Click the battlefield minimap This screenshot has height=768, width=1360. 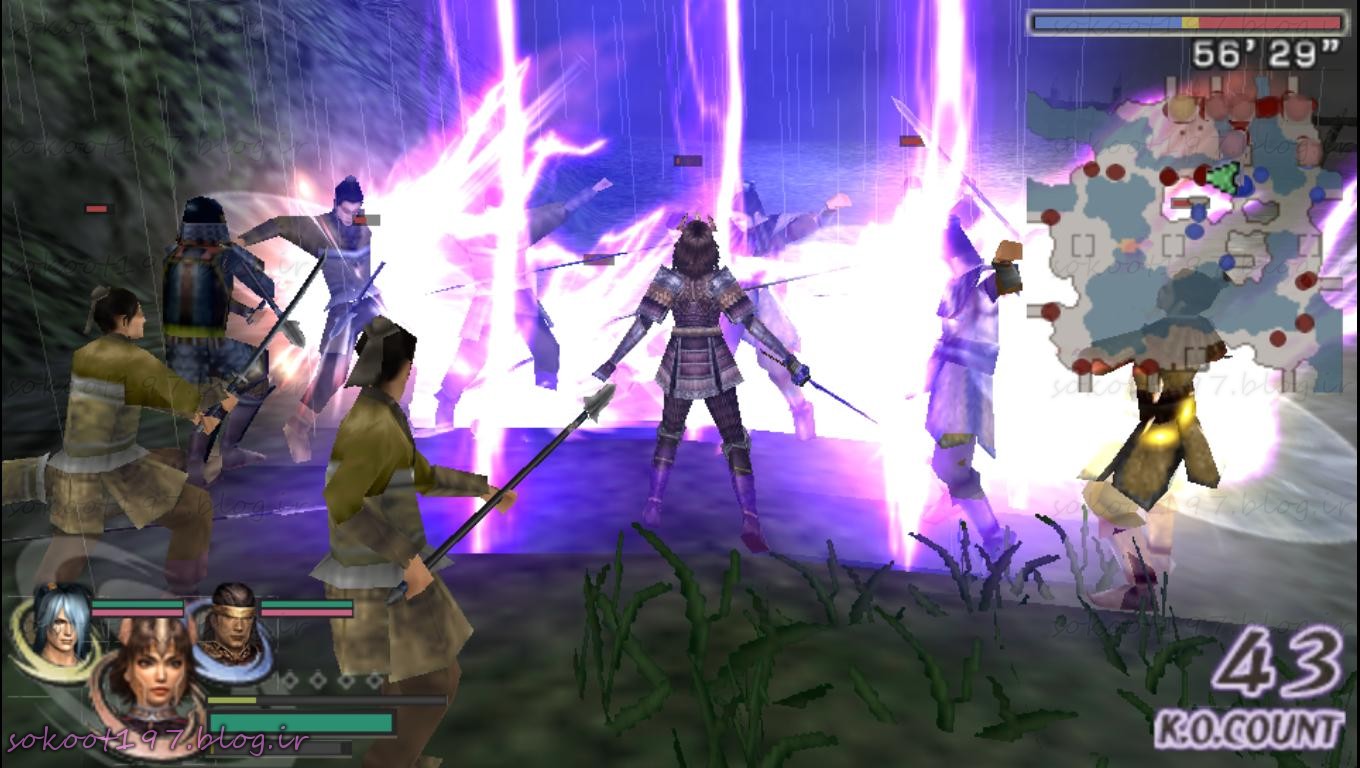click(x=1185, y=235)
